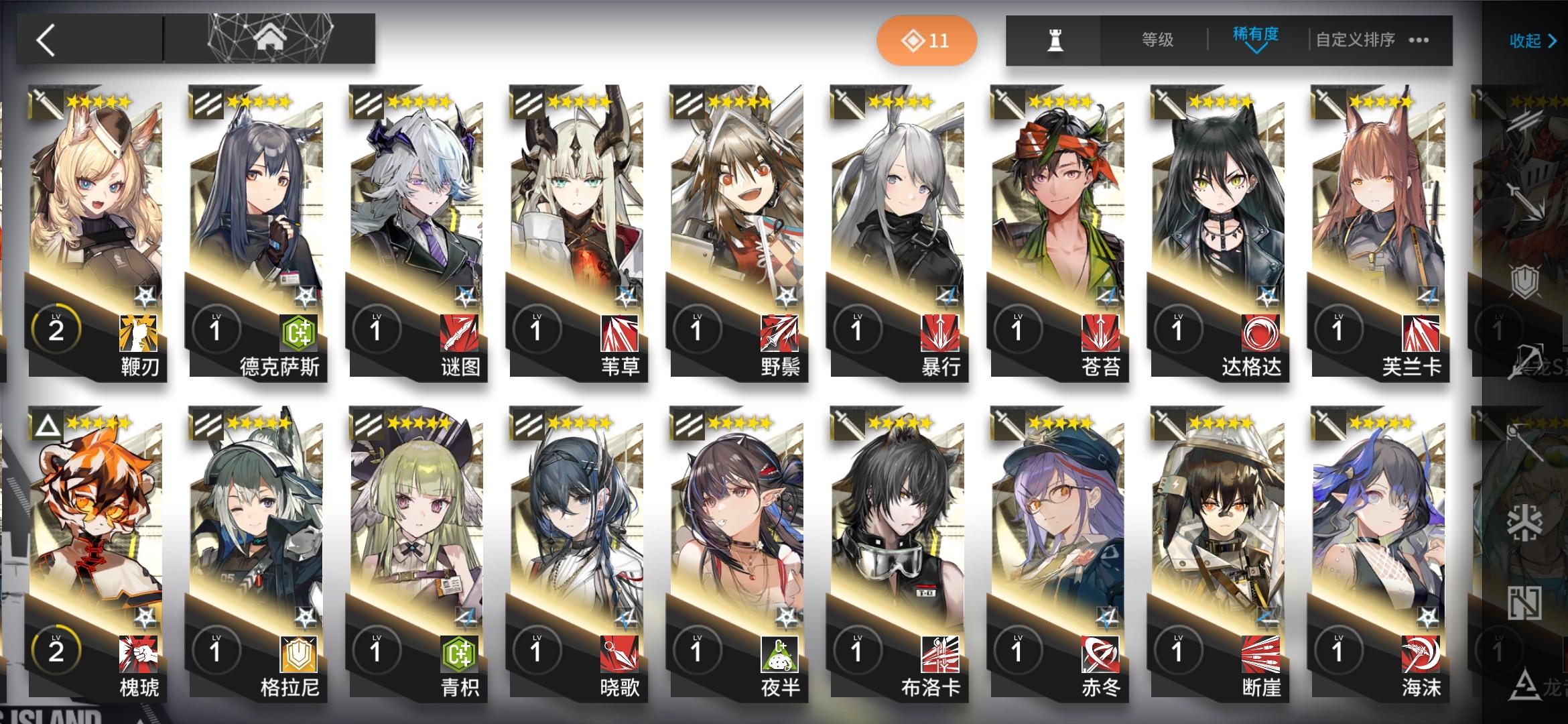Click the level 2 progress ring on 鞭刃
The height and width of the screenshot is (724, 1568).
56,328
